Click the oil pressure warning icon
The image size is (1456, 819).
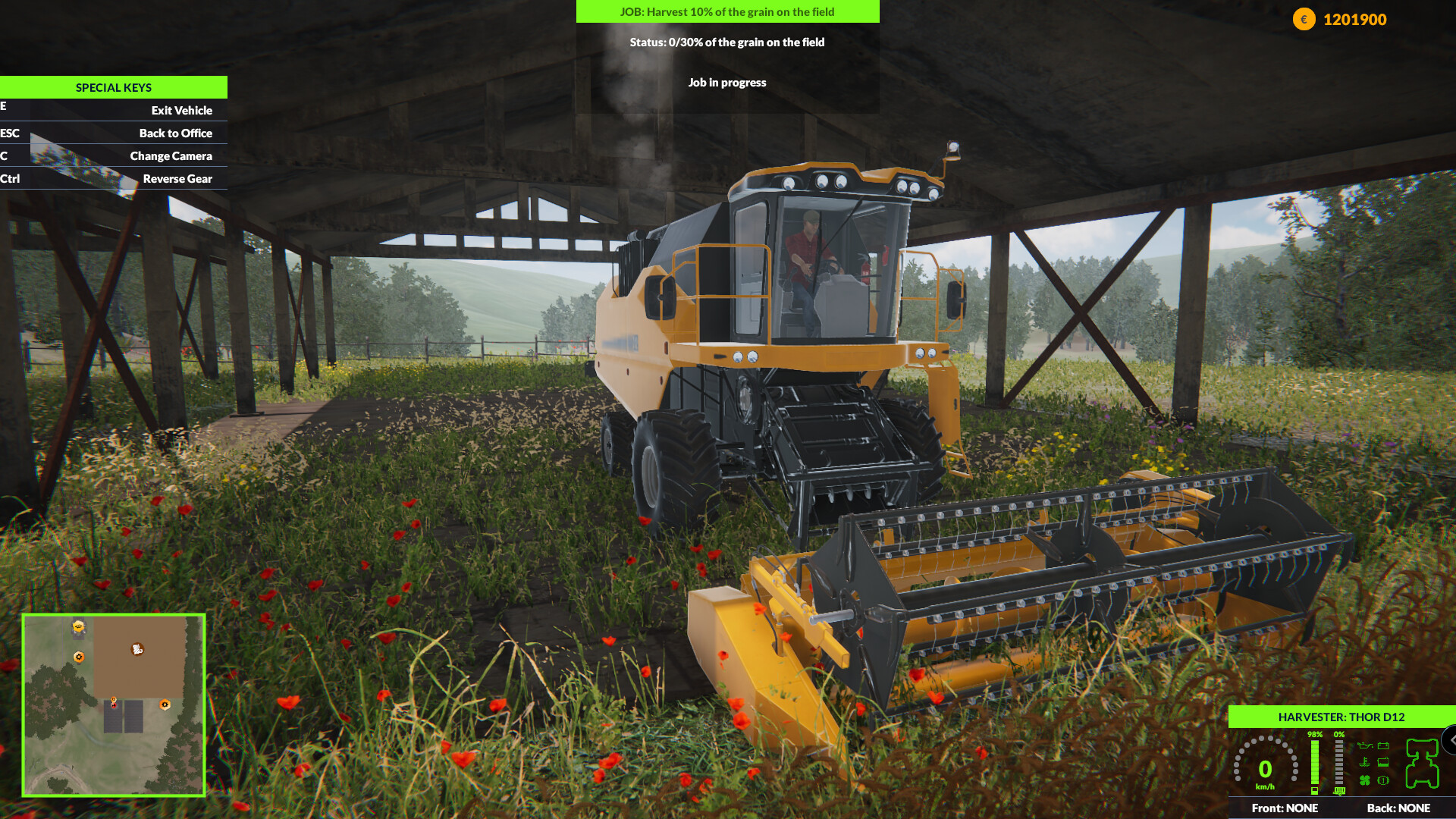1365,745
